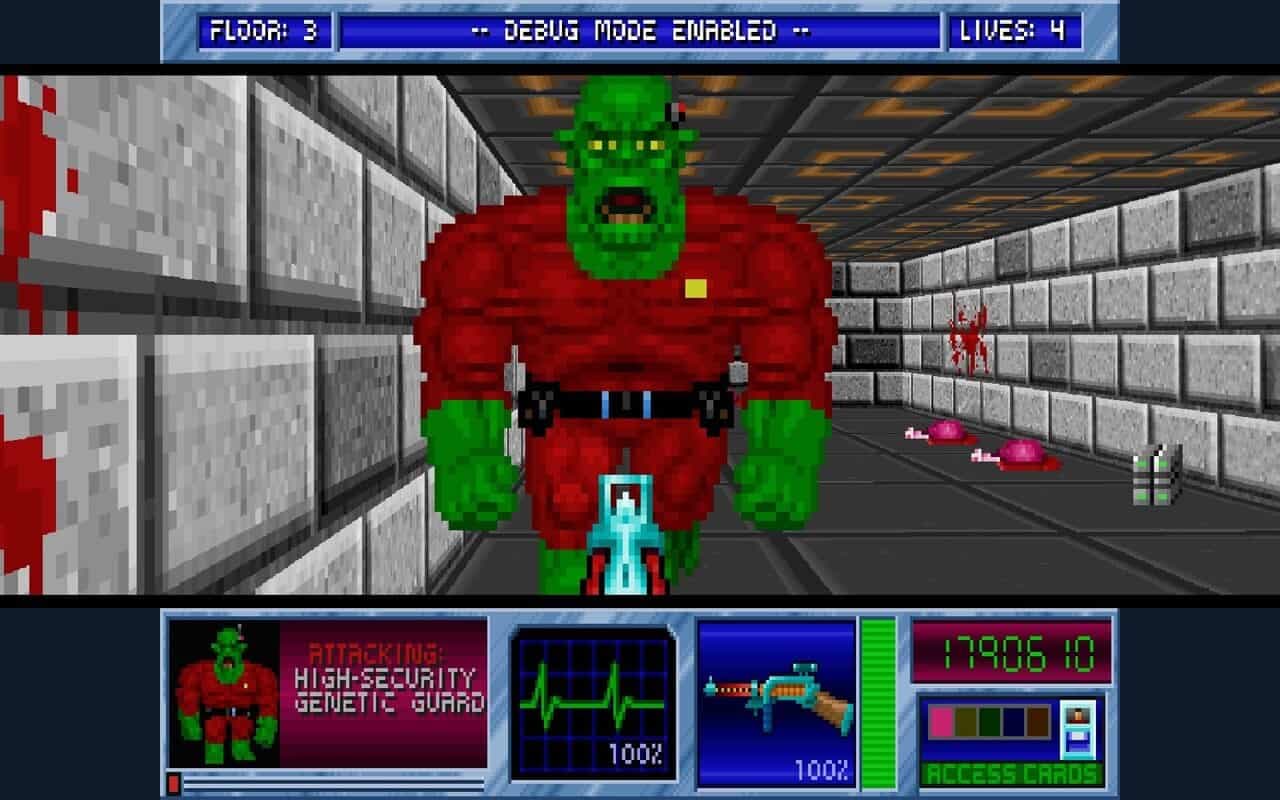This screenshot has height=800, width=1280.
Task: Select the operator head icon above the disk
Action: [1079, 716]
